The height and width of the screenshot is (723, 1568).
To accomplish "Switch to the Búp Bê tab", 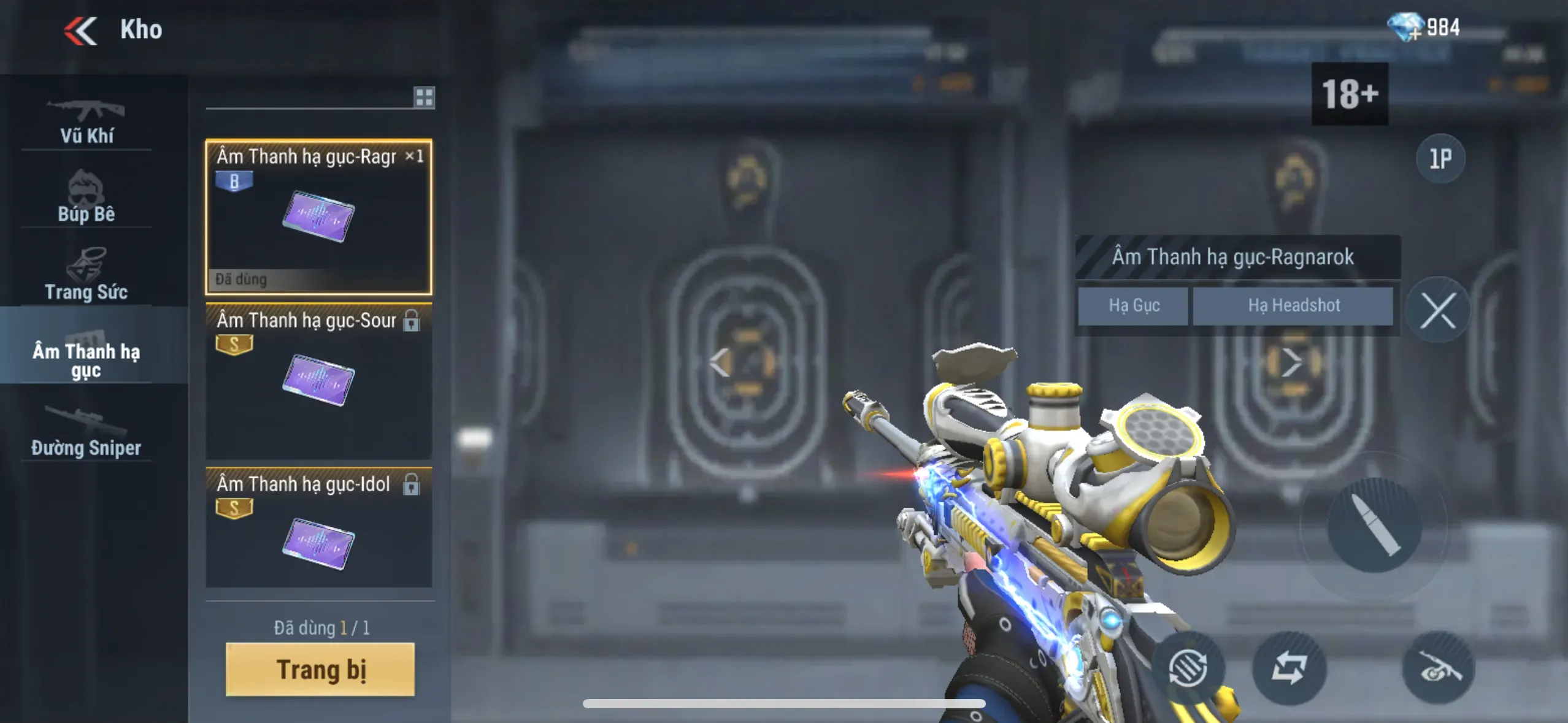I will click(x=86, y=197).
